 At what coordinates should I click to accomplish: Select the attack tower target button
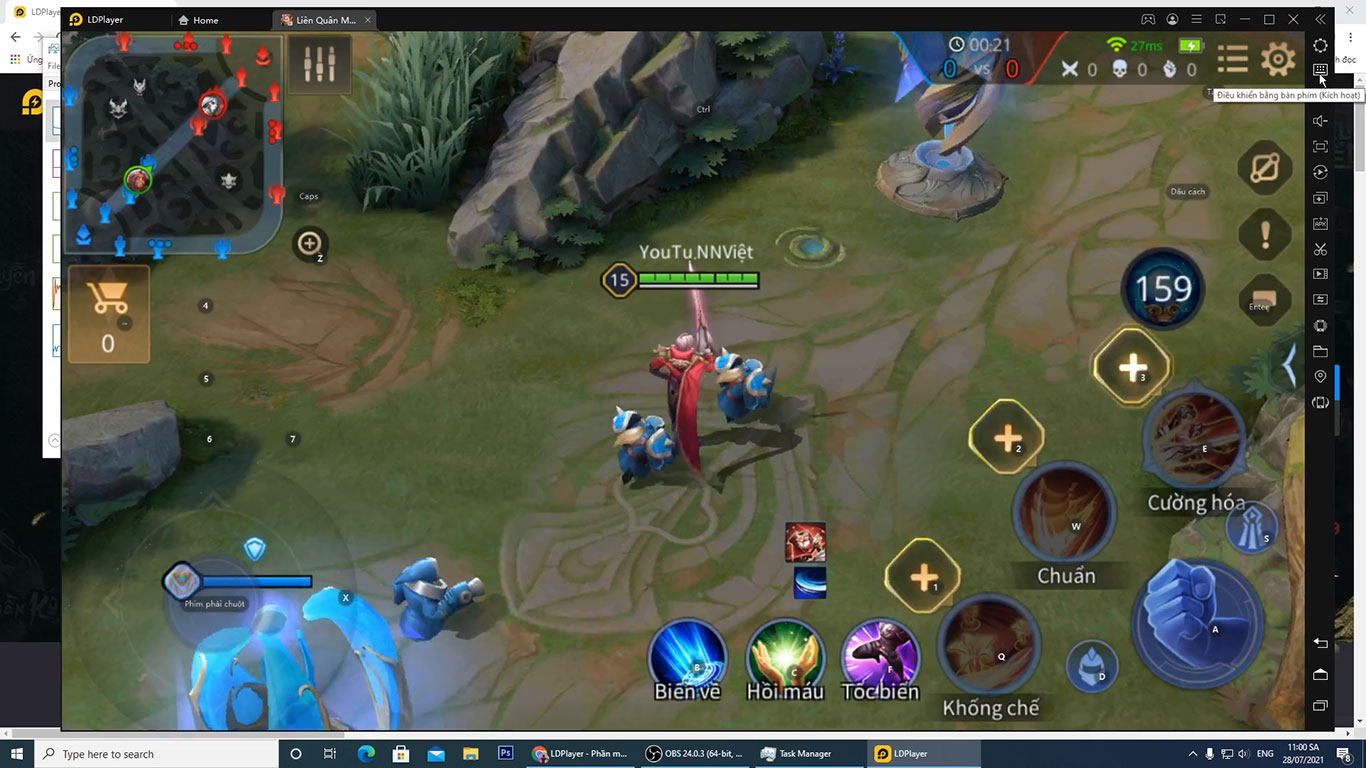[x=1252, y=528]
